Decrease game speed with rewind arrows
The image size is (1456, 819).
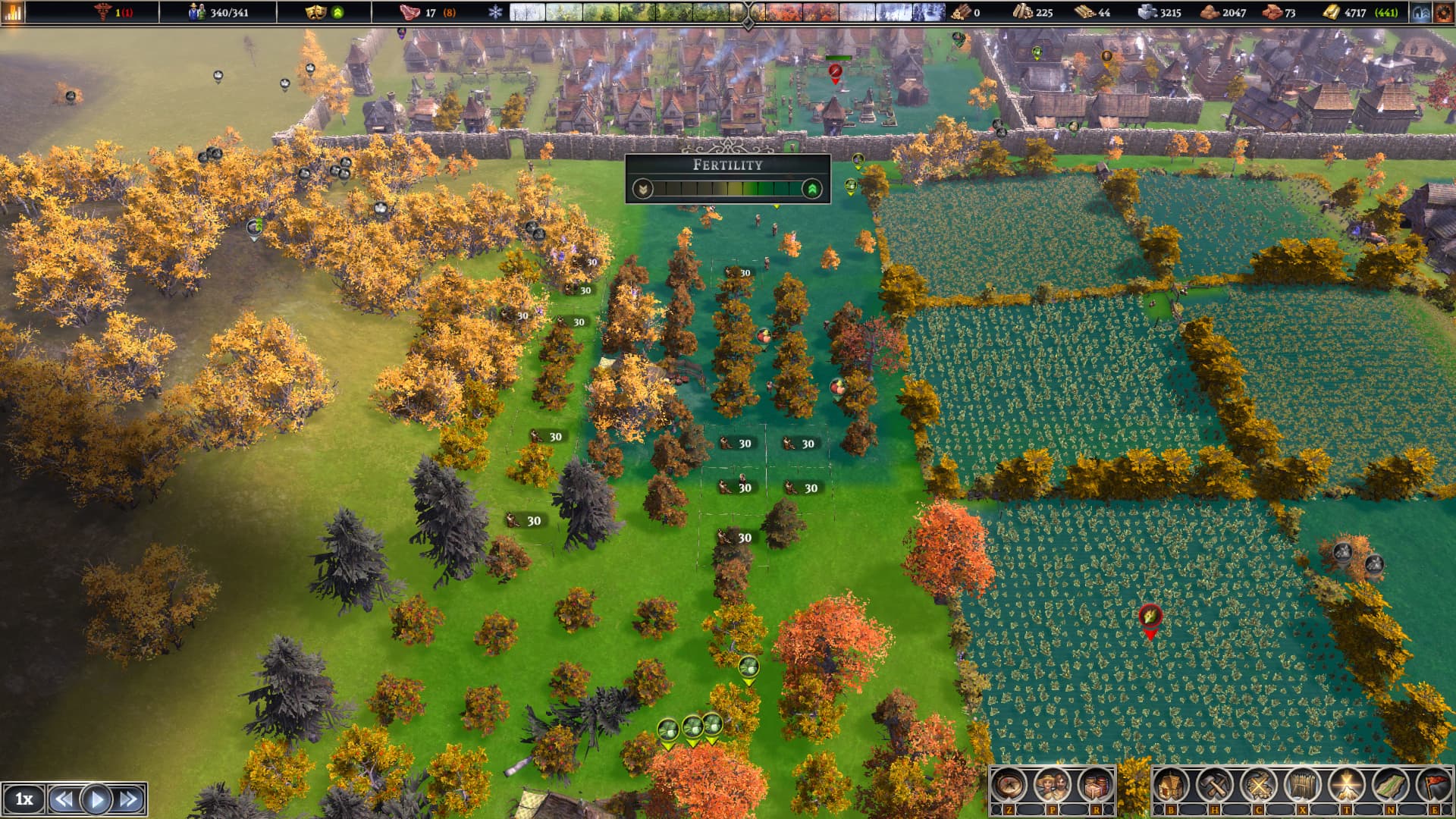click(x=64, y=799)
